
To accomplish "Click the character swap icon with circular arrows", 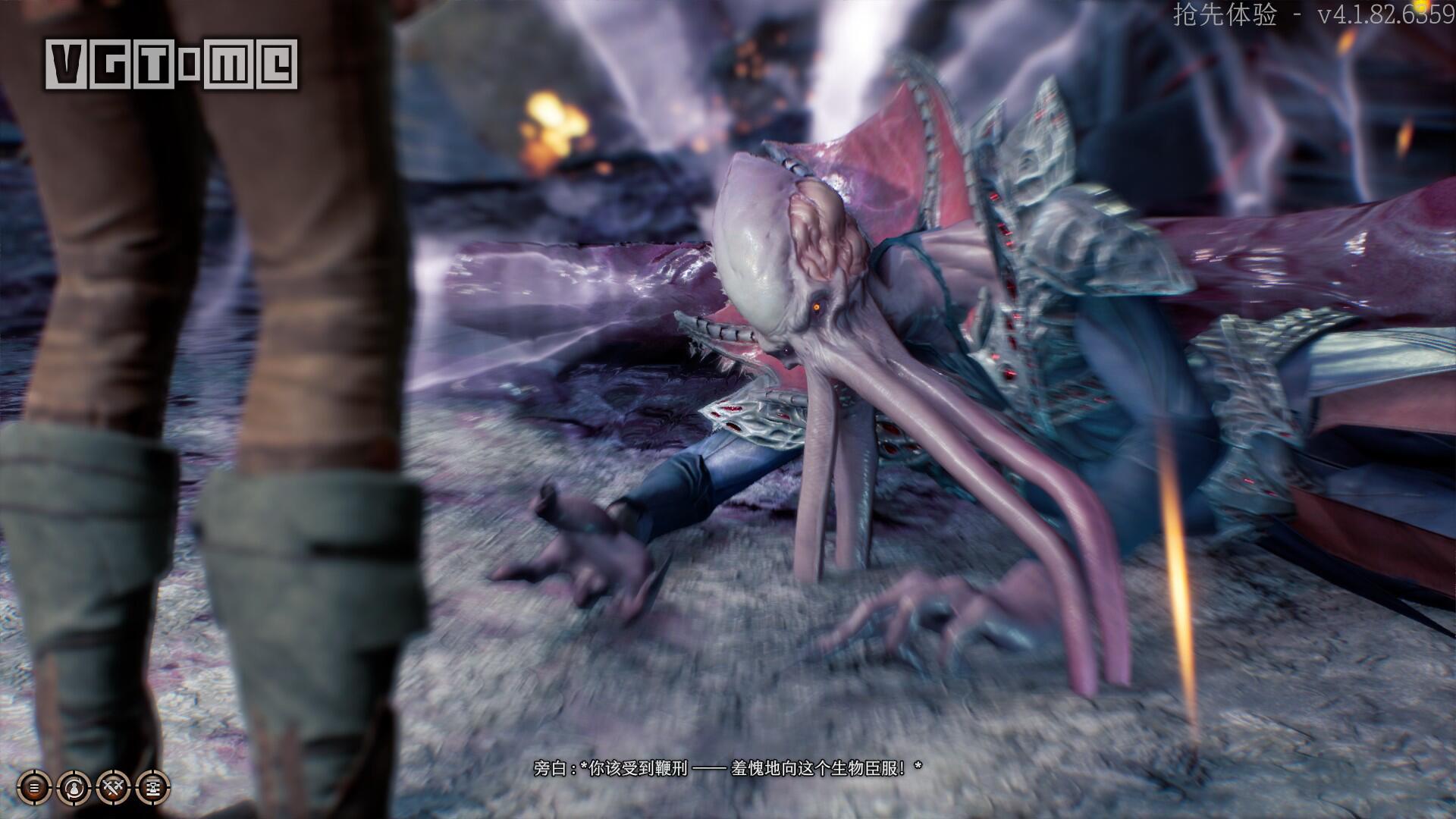I will coord(74,788).
